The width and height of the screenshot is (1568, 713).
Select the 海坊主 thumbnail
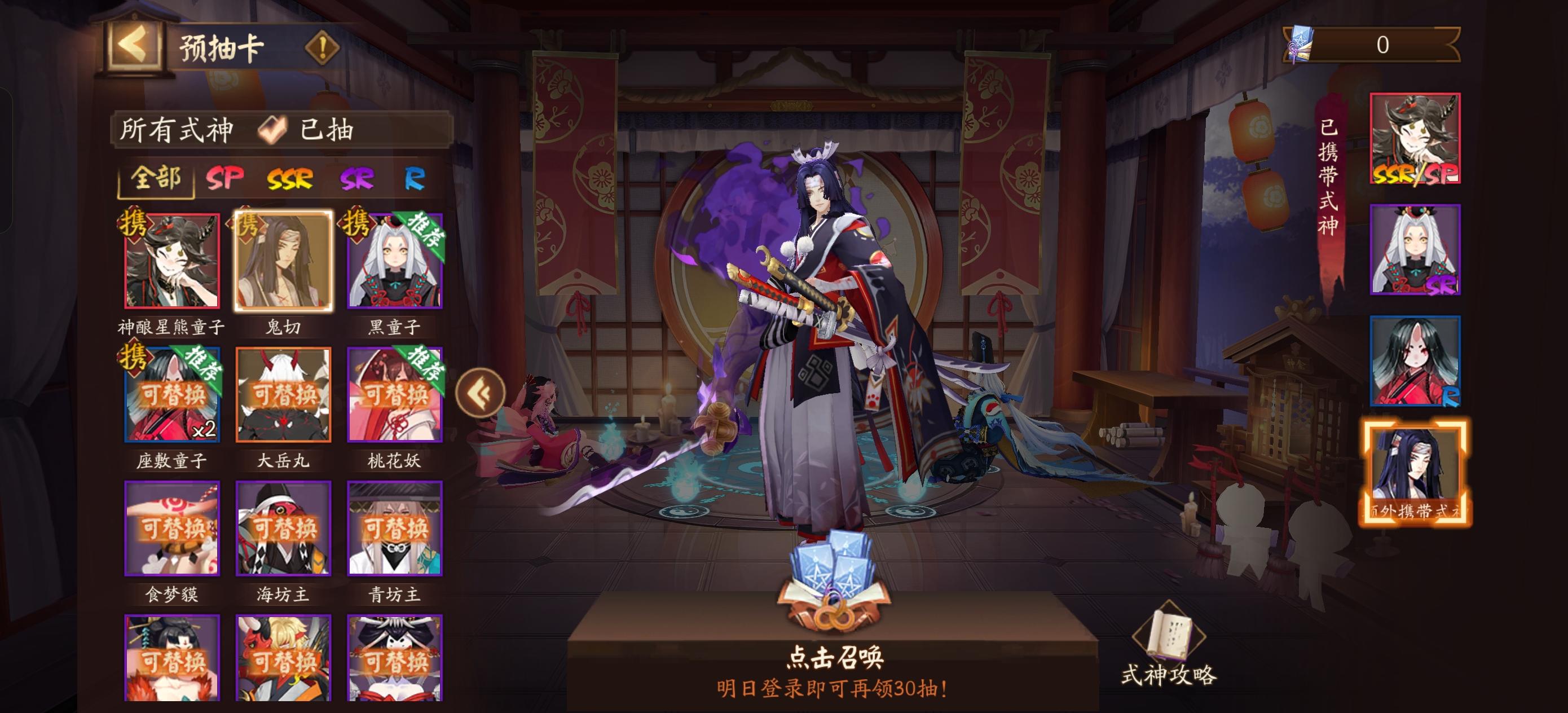(283, 530)
